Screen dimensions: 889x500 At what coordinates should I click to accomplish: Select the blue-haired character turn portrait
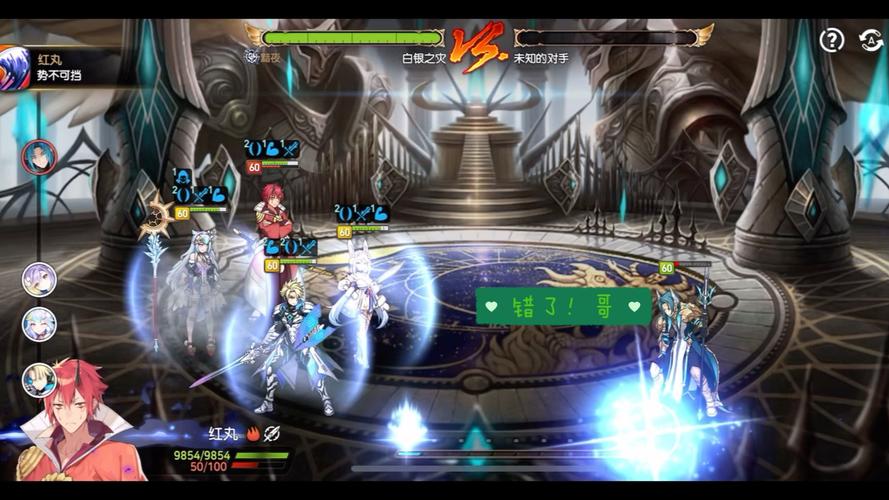tap(39, 157)
